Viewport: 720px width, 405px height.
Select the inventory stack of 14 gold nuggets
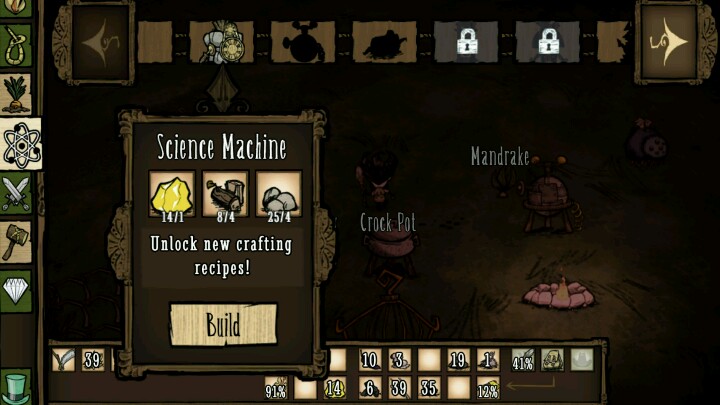[x=335, y=388]
